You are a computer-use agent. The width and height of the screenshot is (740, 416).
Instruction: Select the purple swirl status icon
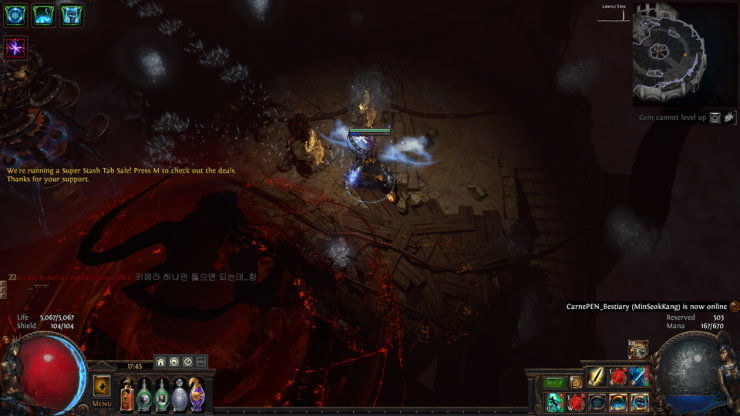[15, 48]
